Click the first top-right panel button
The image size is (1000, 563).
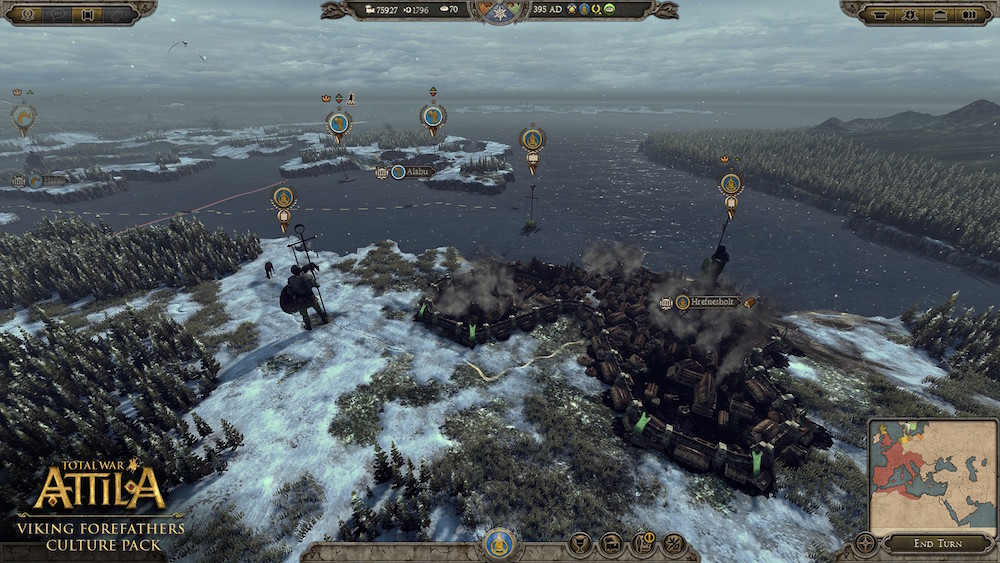click(879, 14)
